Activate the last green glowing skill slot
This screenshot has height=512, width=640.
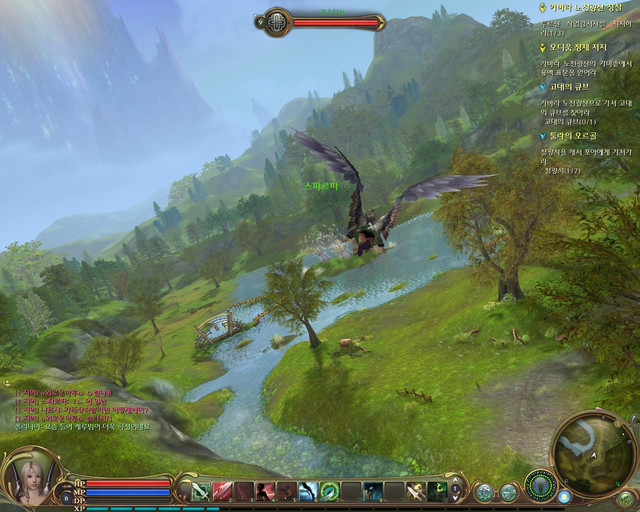(437, 491)
